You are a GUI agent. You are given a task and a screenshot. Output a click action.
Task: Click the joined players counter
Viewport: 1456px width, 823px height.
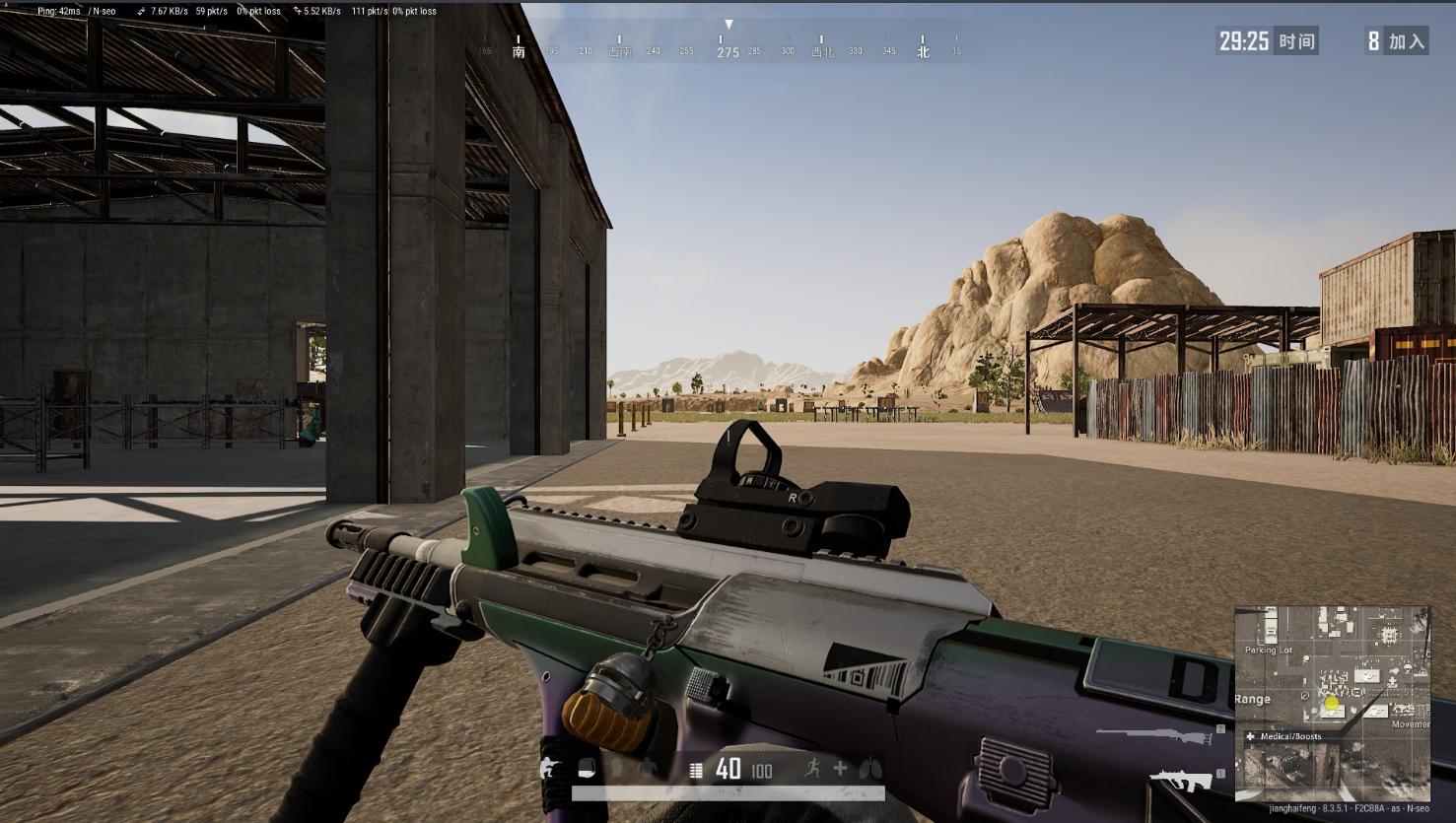click(x=1397, y=41)
